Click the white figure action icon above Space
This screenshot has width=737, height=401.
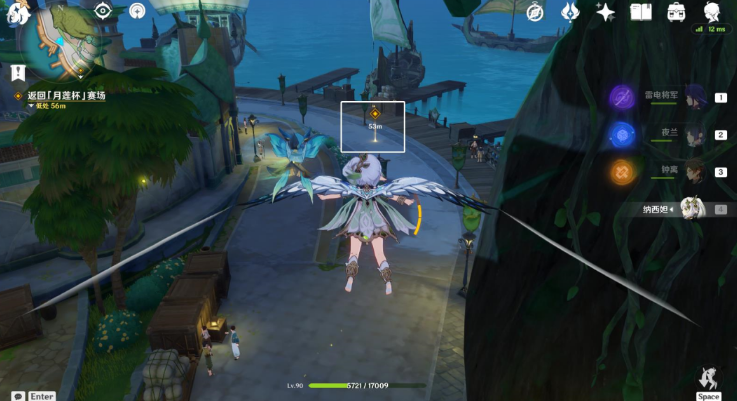708,378
